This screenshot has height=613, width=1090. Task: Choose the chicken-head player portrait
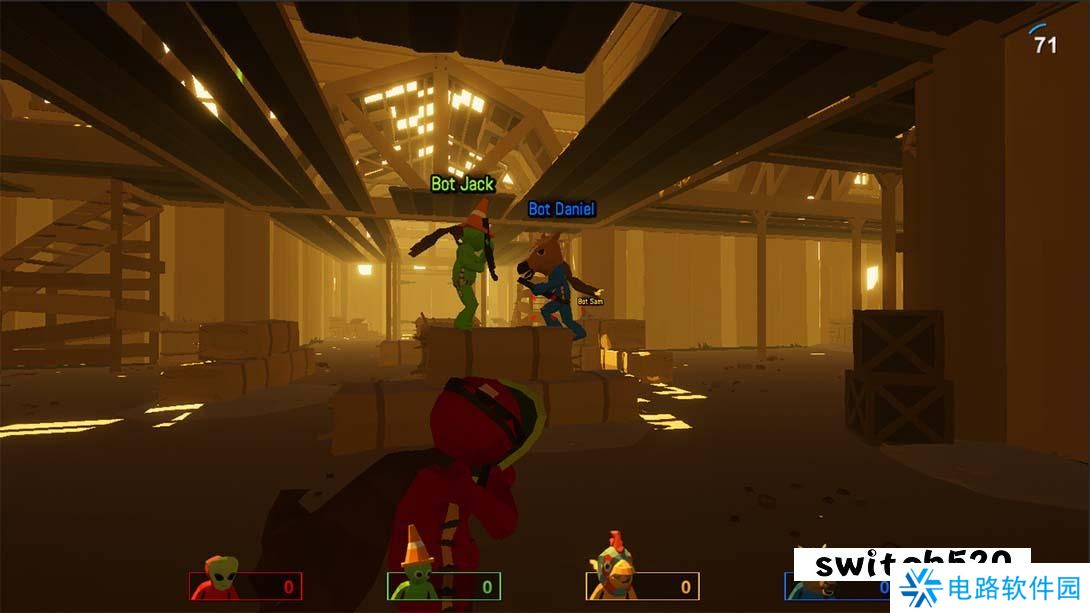point(612,575)
